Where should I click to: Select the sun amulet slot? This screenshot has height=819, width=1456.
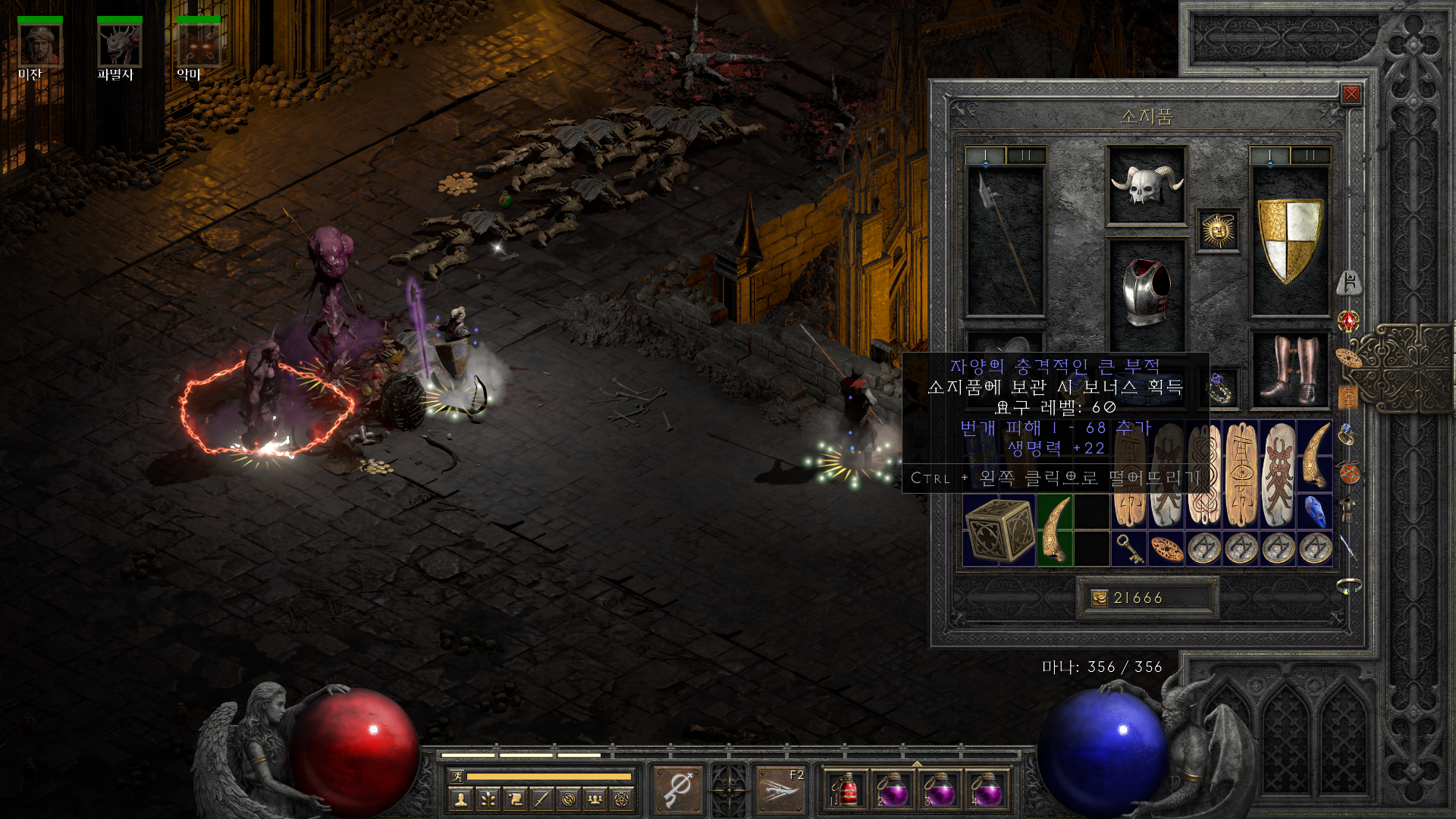(x=1218, y=230)
